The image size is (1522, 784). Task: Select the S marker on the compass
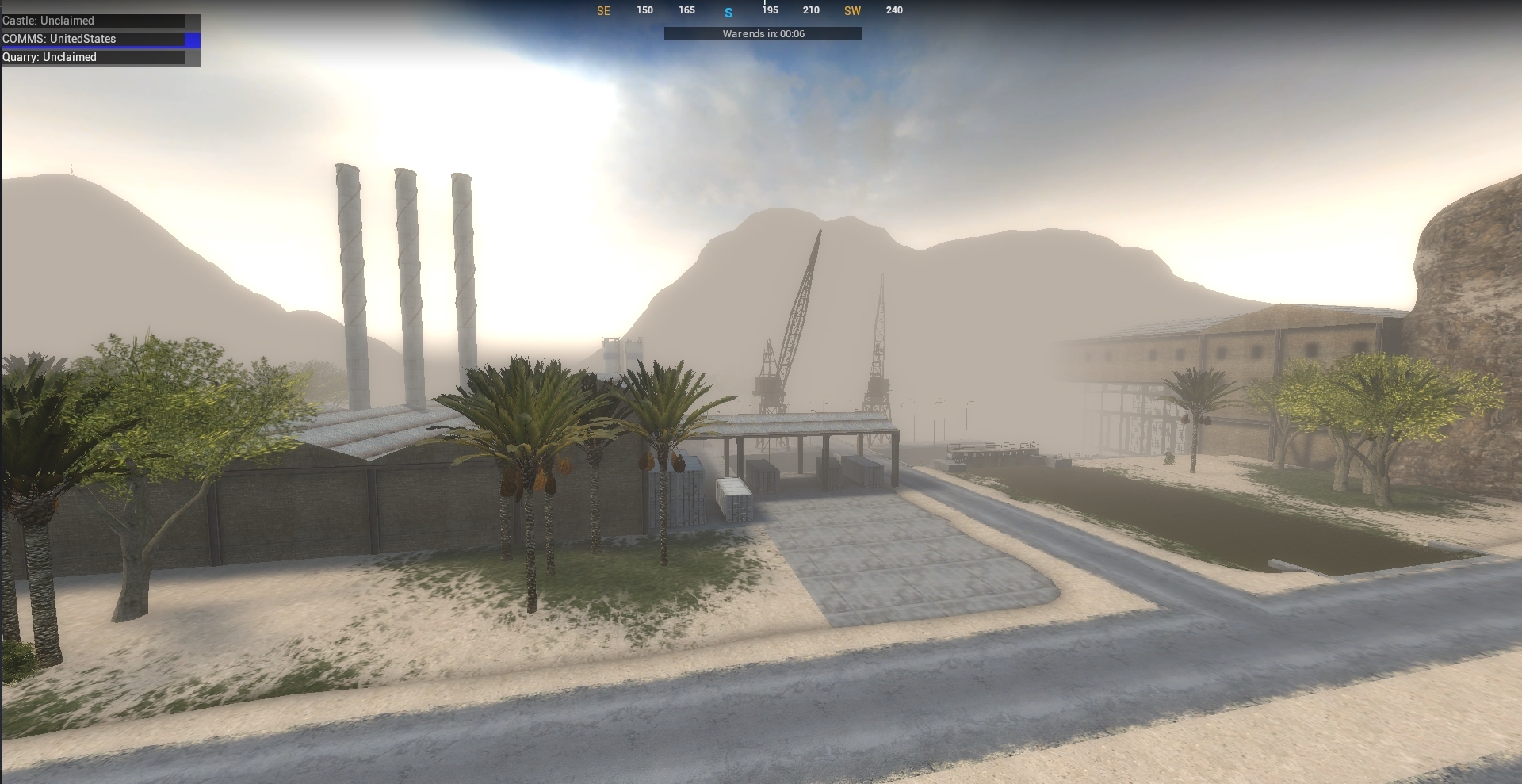click(728, 11)
